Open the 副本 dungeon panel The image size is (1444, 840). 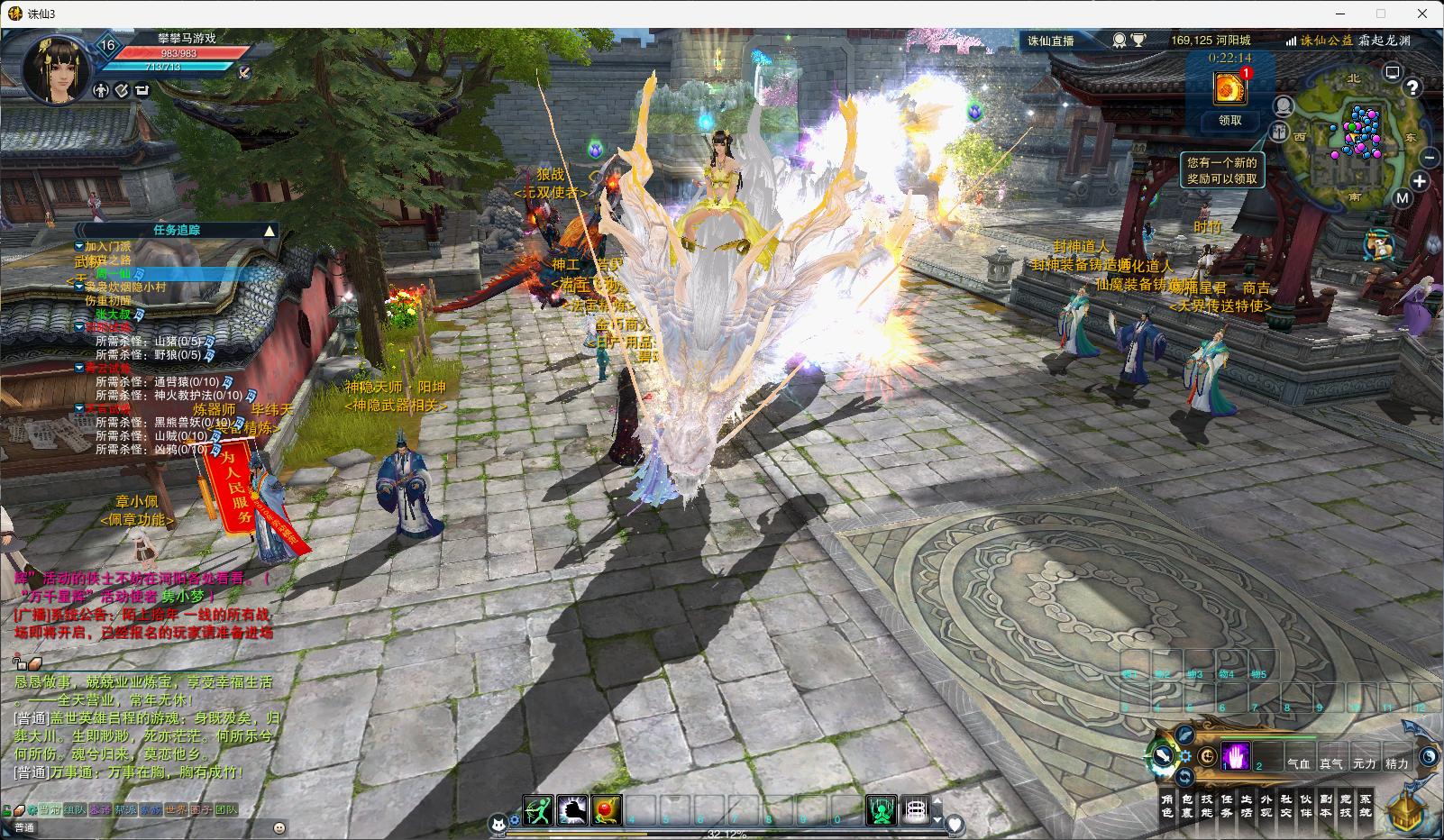click(x=1324, y=805)
